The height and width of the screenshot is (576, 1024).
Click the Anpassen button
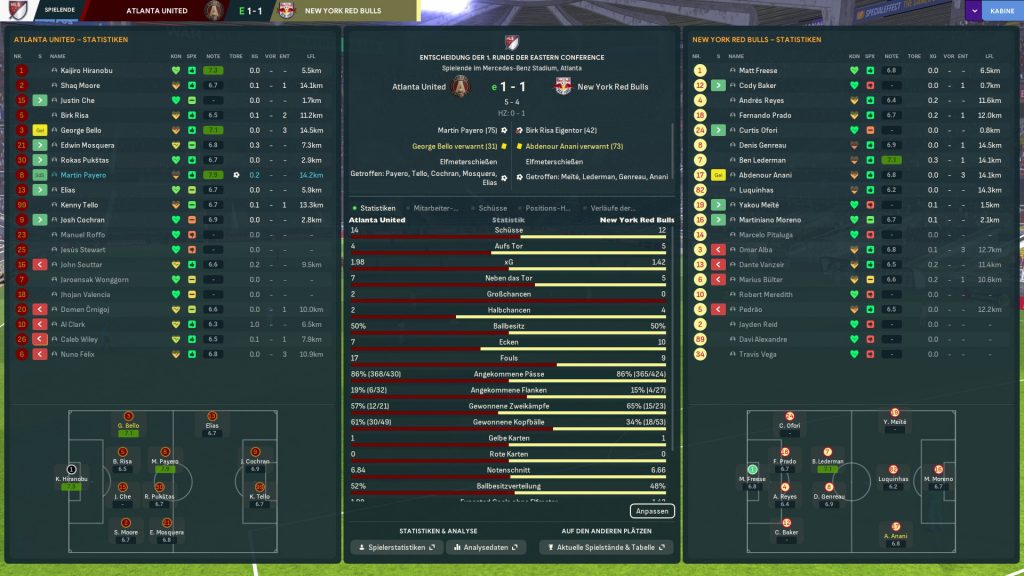click(x=653, y=511)
